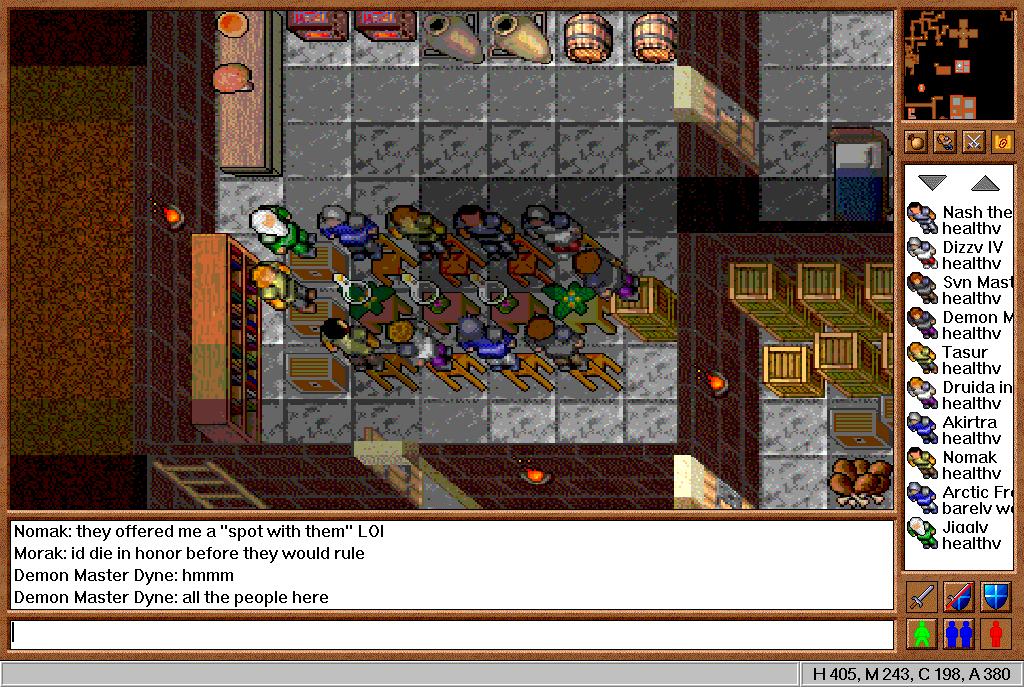Image resolution: width=1024 pixels, height=687 pixels.
Task: Open the character skills button
Action: [x=944, y=142]
